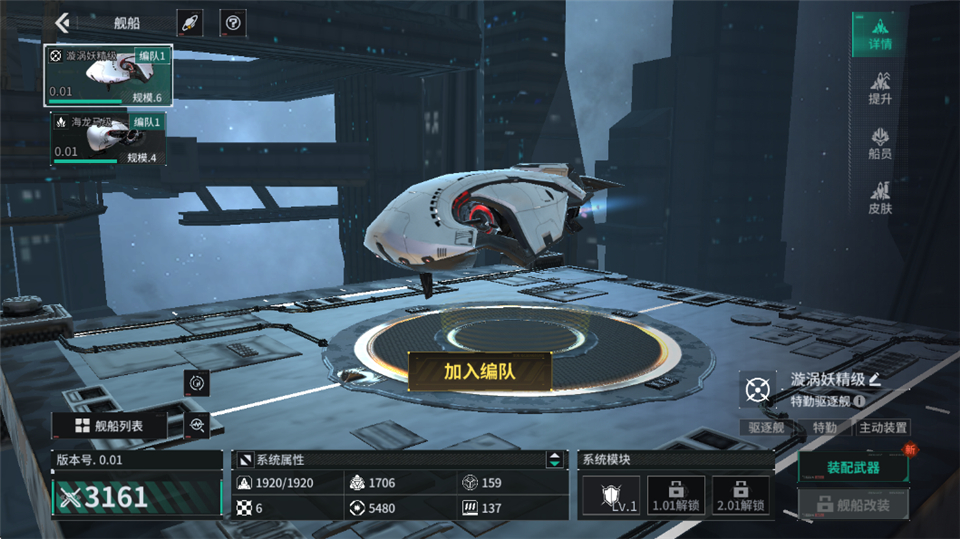The height and width of the screenshot is (539, 960).
Task: Select the 海龙 ship card
Action: click(109, 138)
